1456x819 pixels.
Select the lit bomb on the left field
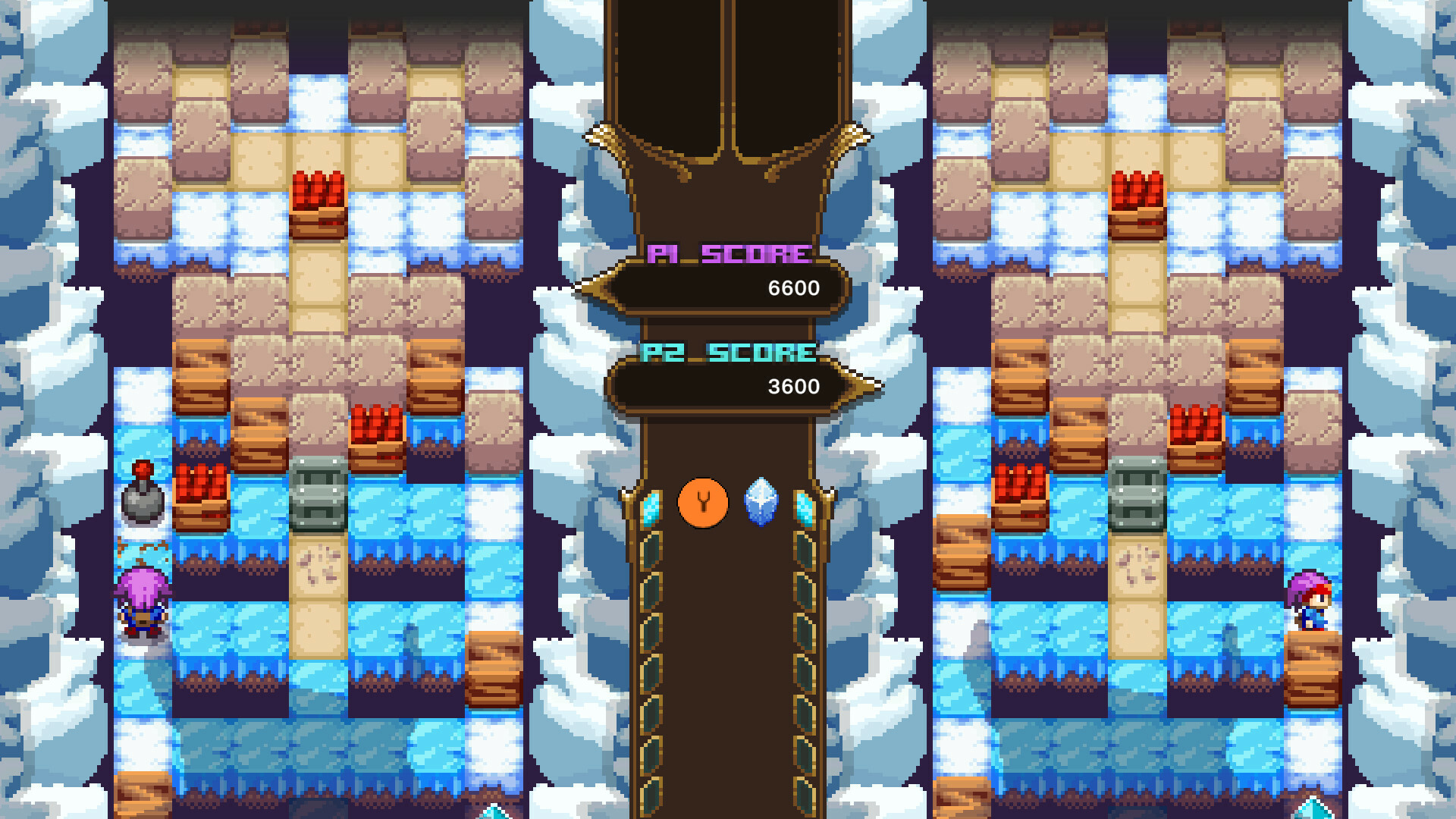point(143,500)
